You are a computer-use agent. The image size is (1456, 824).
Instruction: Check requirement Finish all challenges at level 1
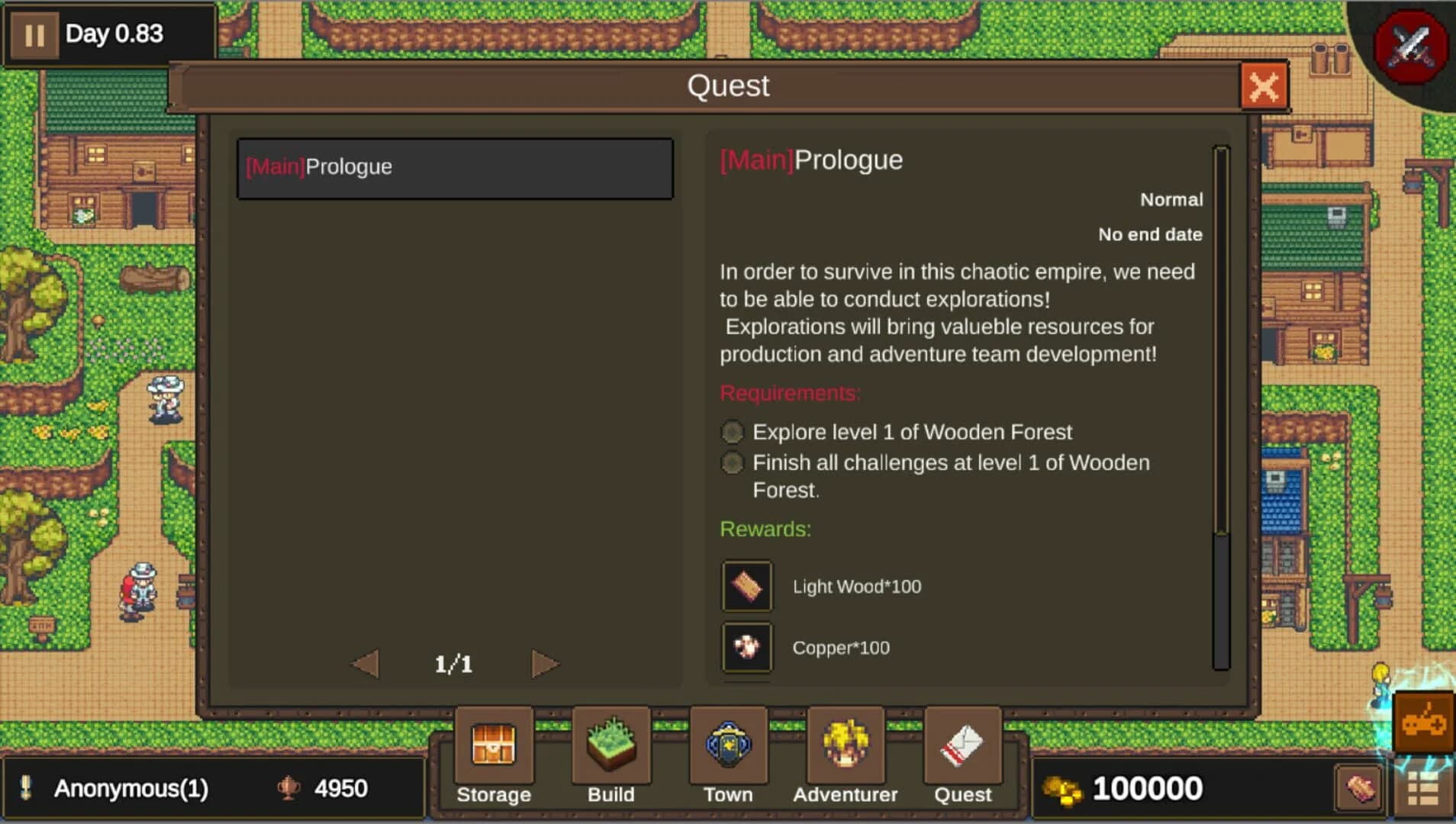(x=732, y=462)
